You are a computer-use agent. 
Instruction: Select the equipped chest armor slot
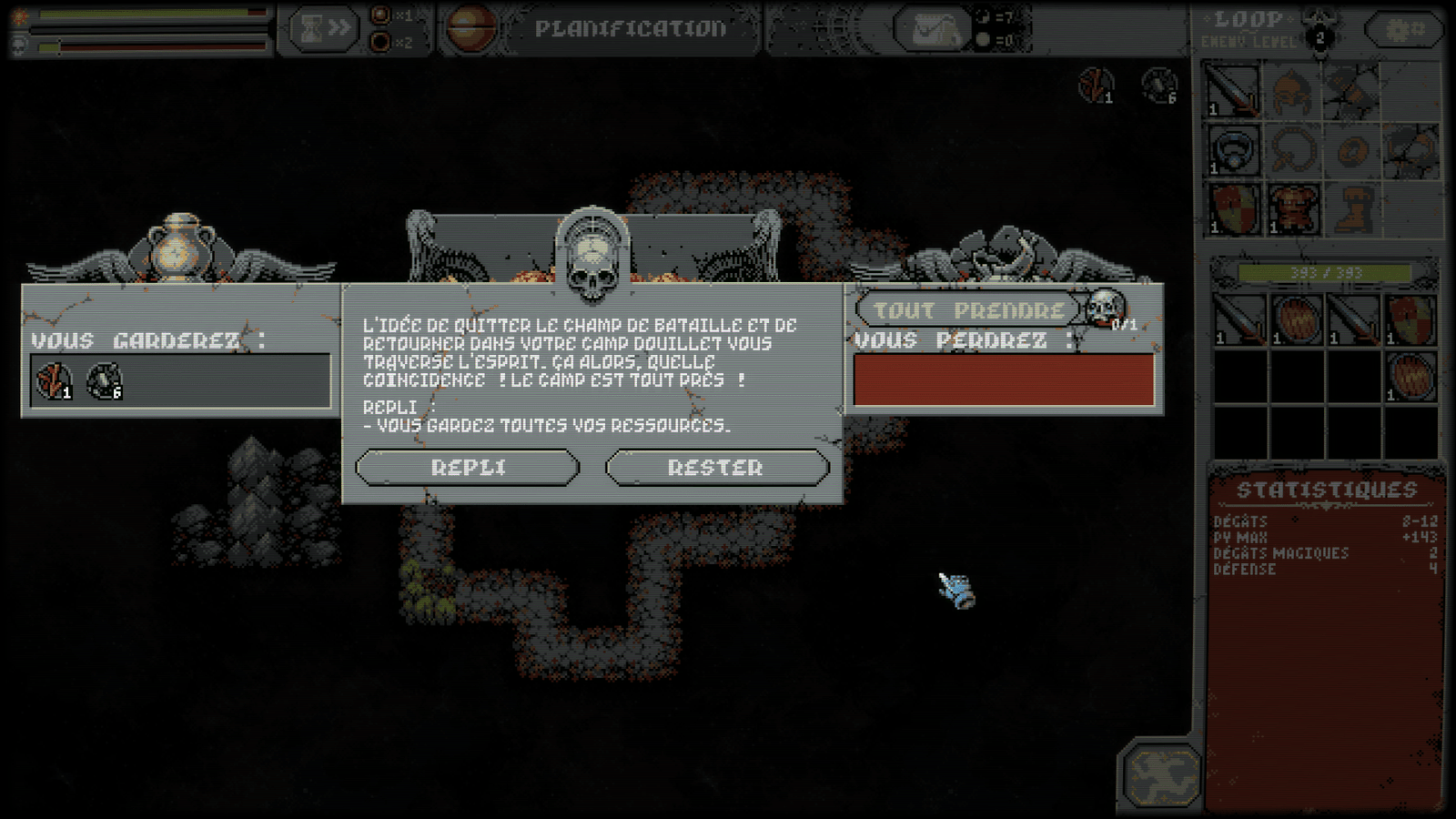click(1292, 208)
